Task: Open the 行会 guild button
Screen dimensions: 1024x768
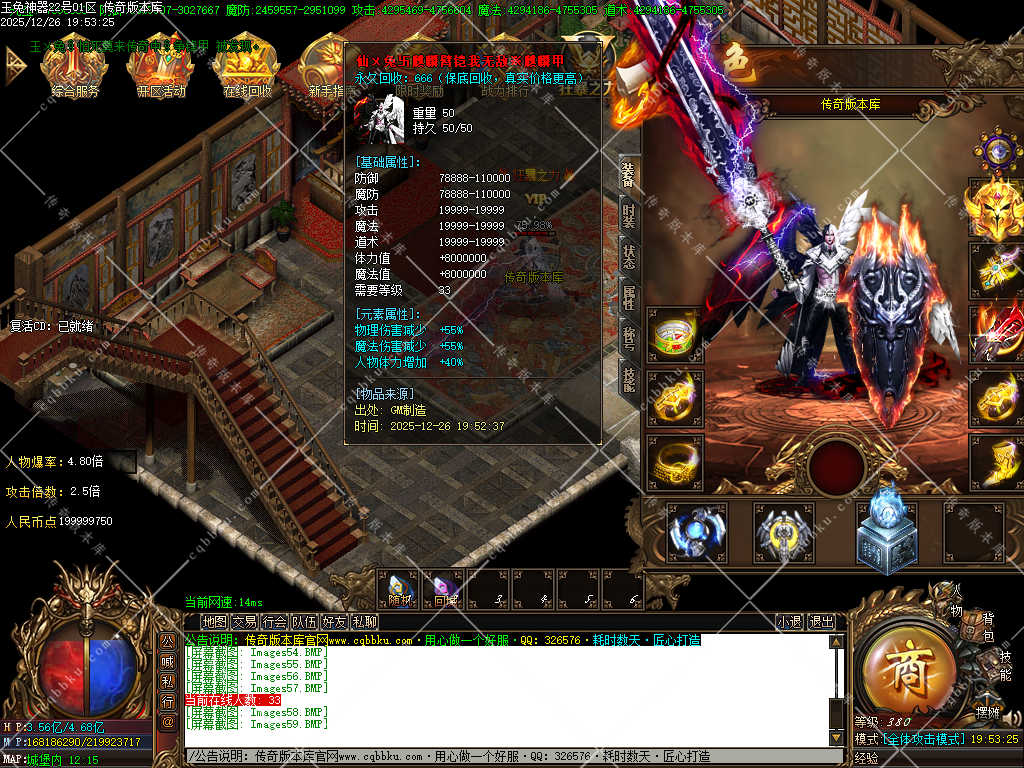Action: (x=274, y=622)
